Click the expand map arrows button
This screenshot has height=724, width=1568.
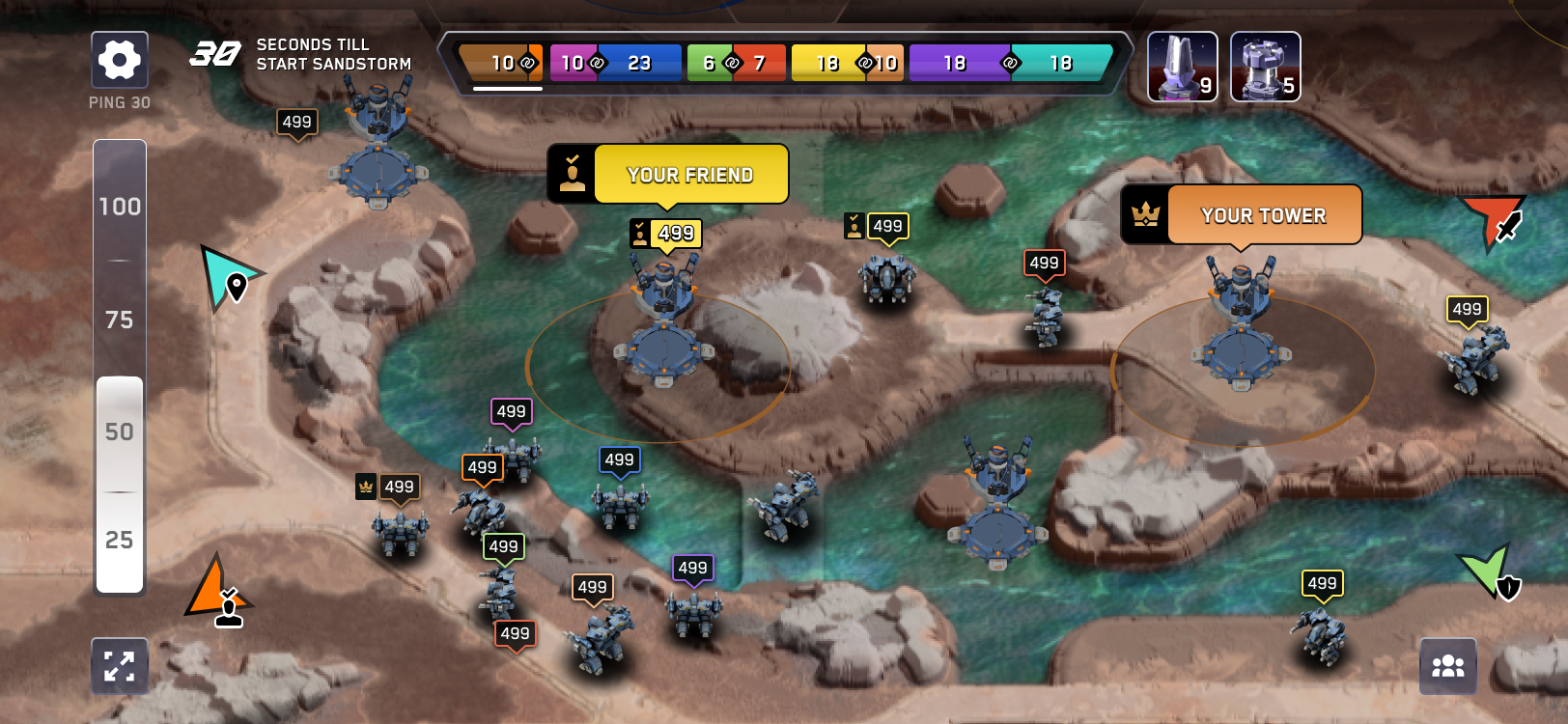pos(120,666)
